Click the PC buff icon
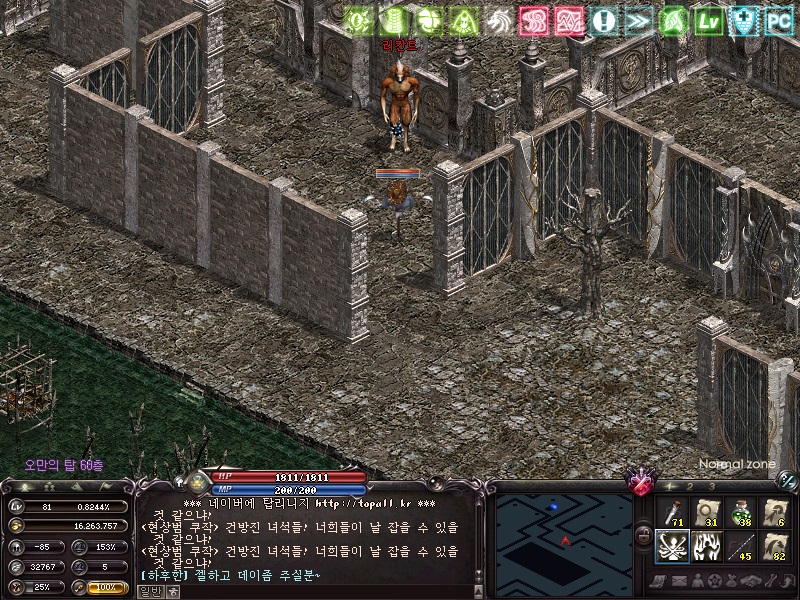The height and width of the screenshot is (600, 800). point(779,21)
